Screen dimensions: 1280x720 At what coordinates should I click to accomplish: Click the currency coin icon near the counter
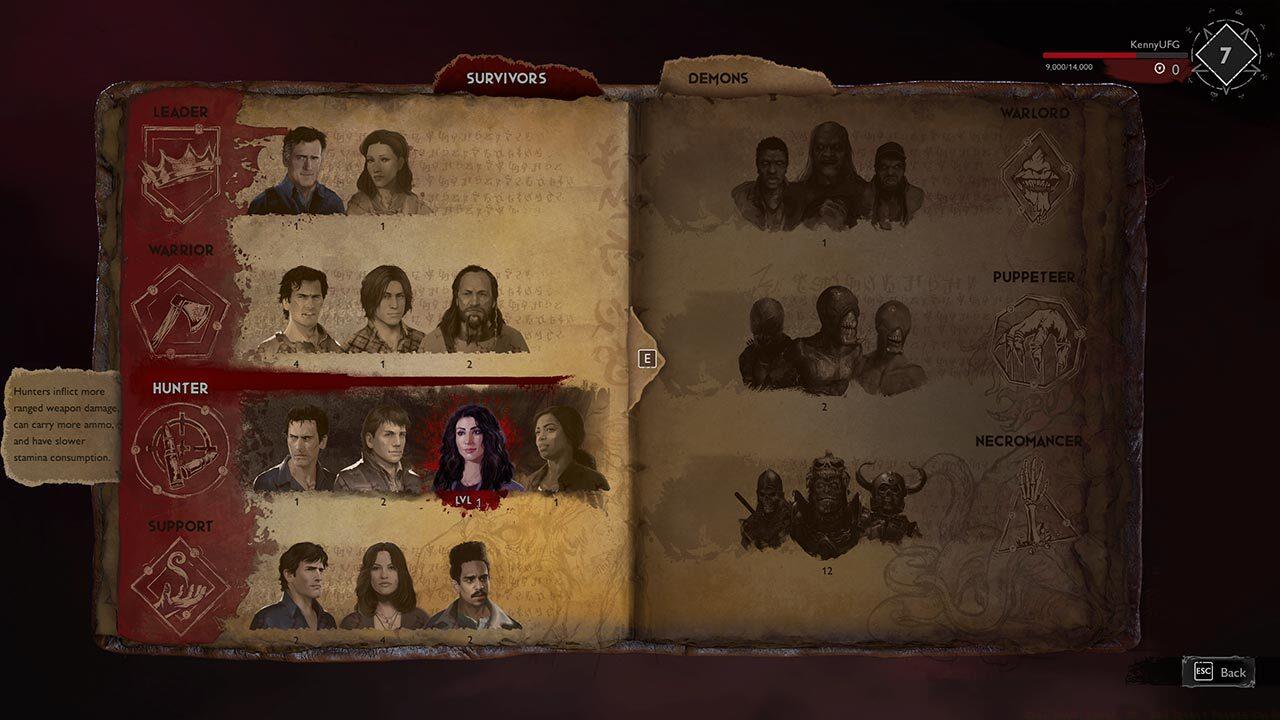1159,65
